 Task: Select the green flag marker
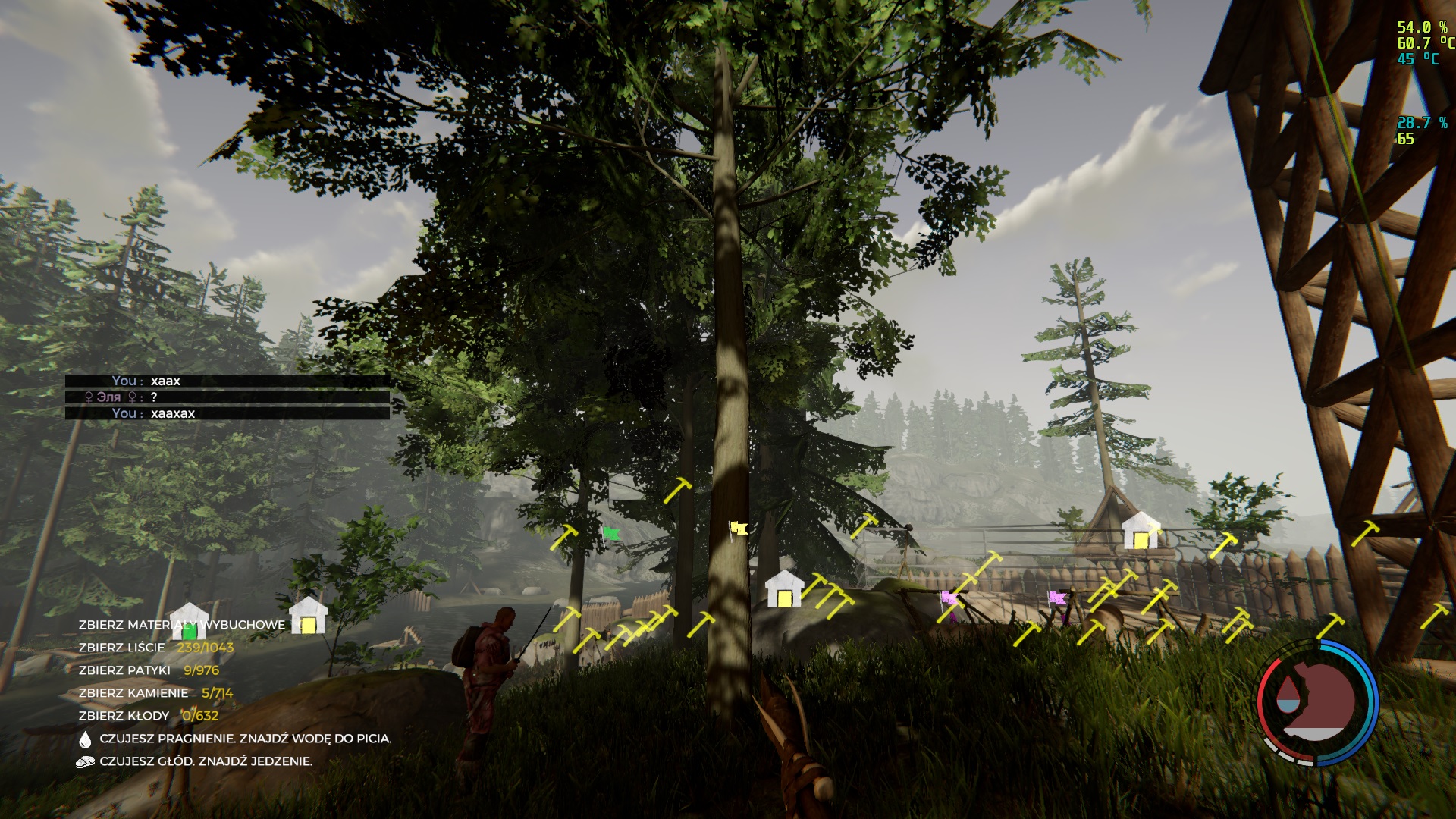click(610, 533)
